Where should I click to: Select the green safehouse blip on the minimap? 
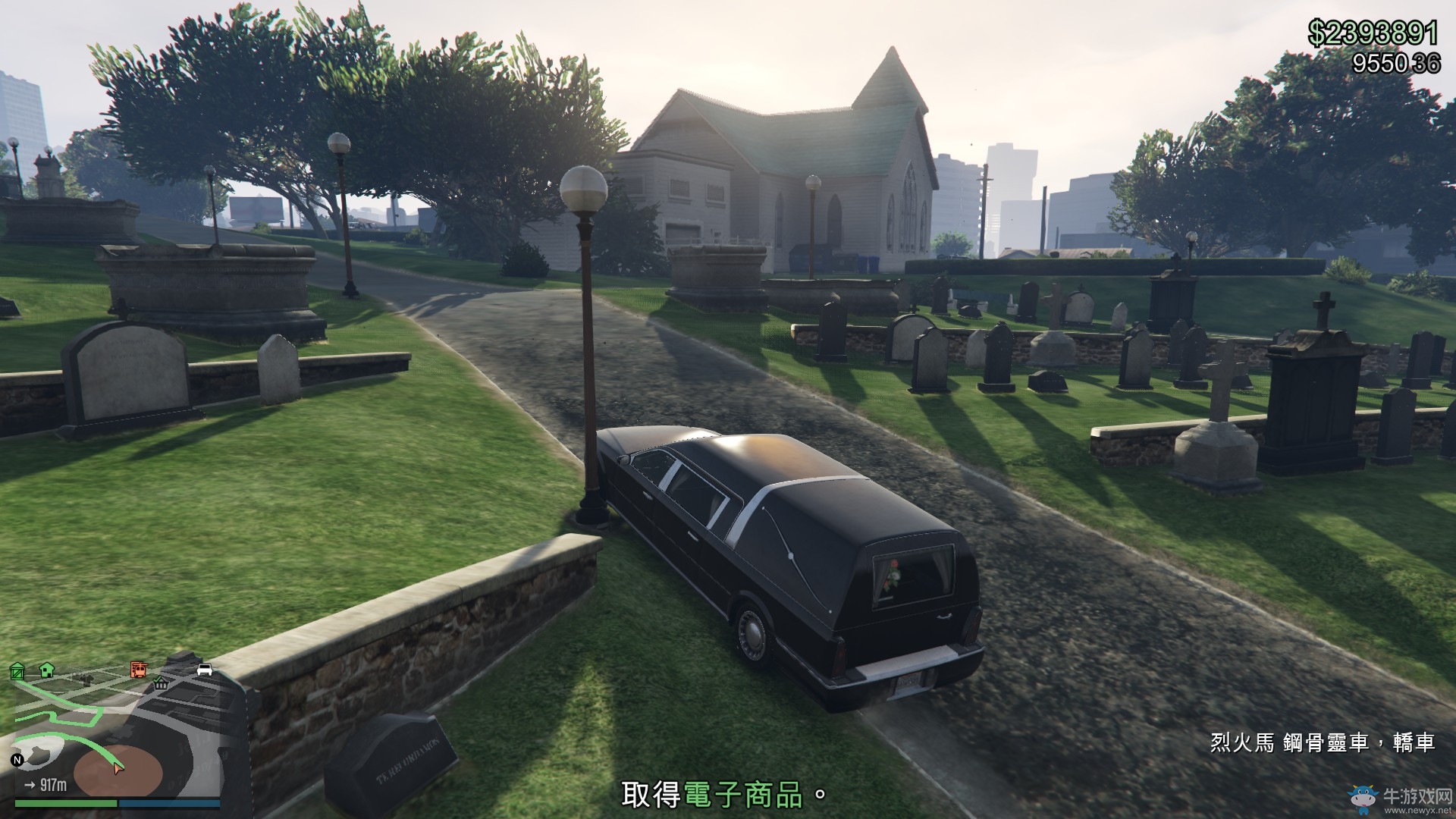point(46,670)
